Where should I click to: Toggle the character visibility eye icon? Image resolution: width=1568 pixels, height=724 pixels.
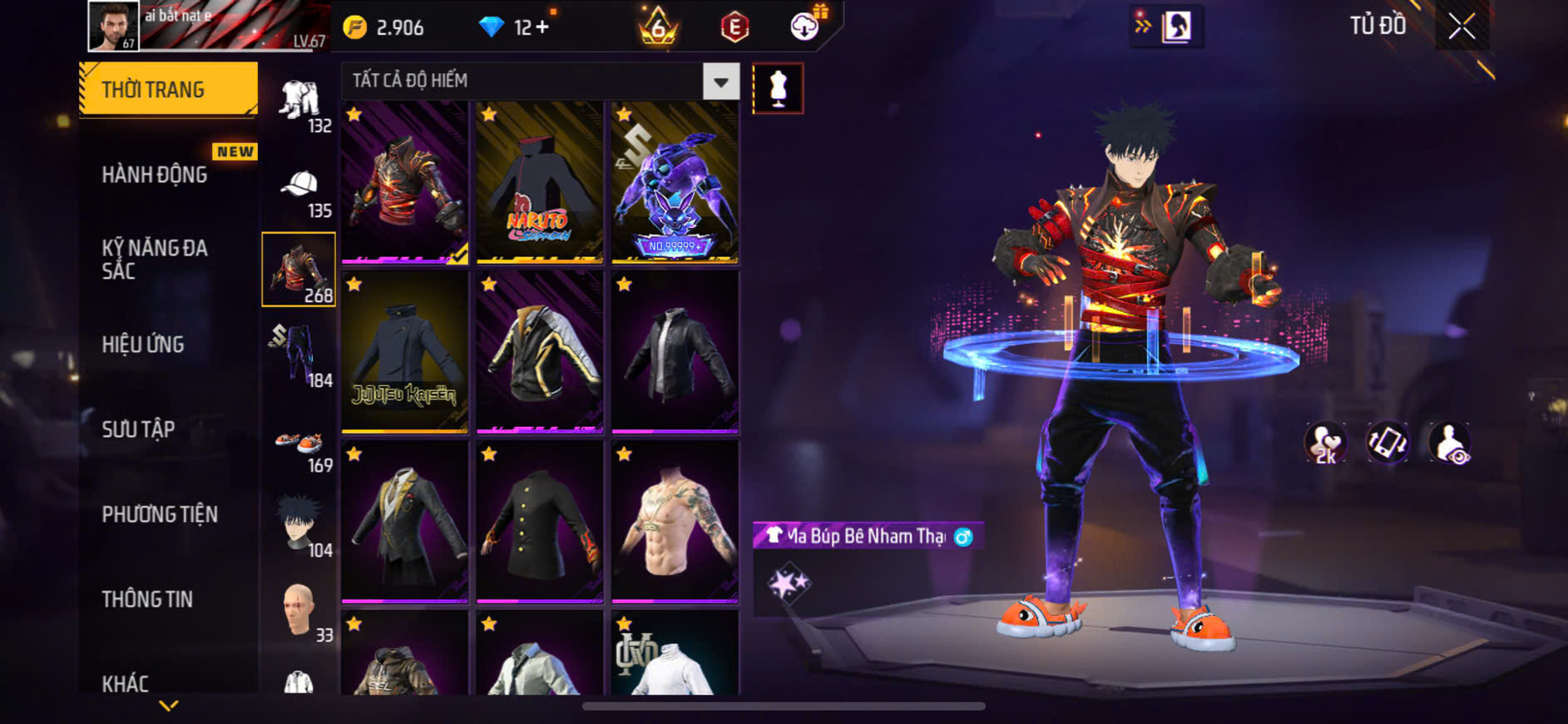point(1449,443)
